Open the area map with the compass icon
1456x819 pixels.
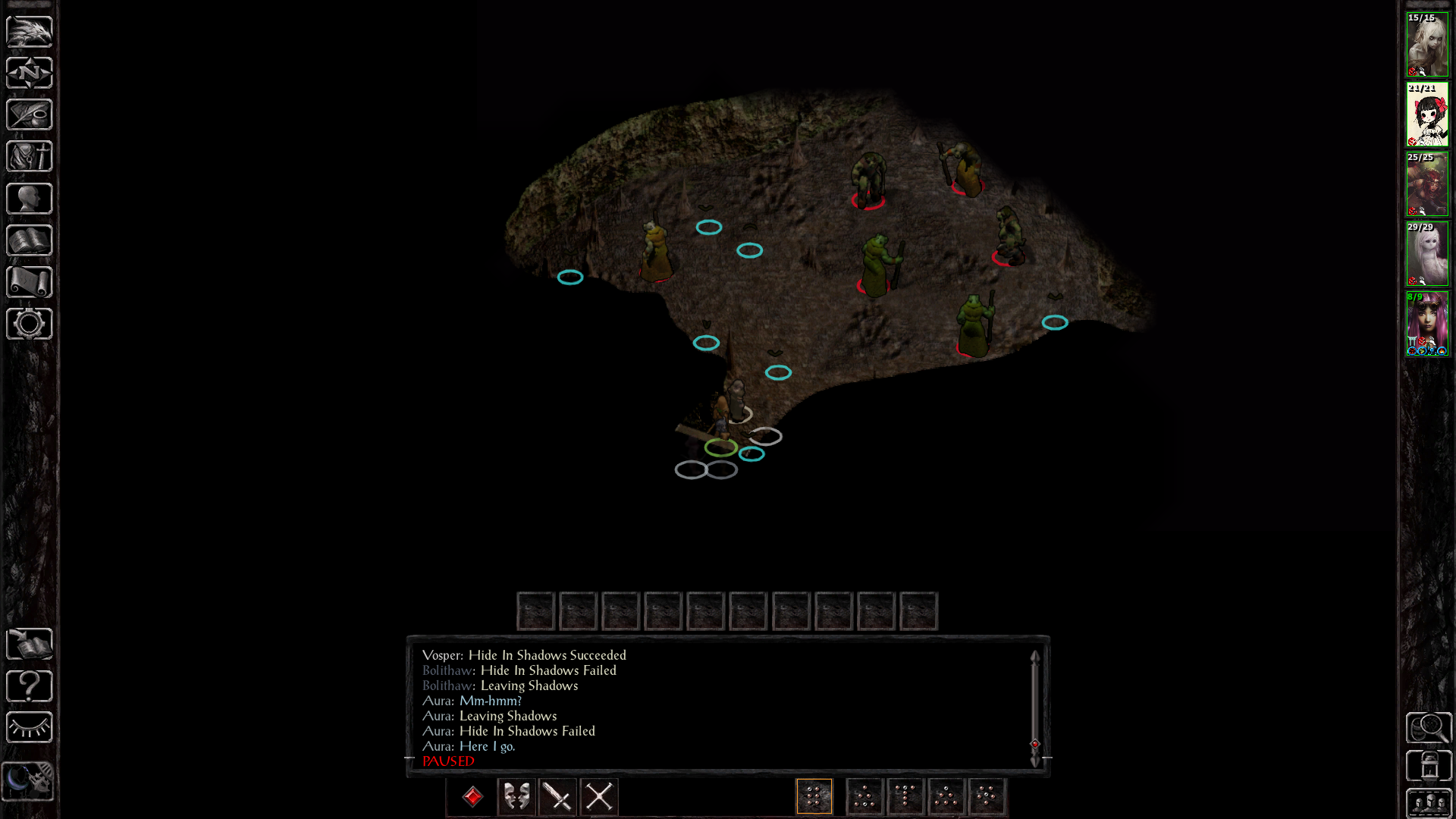pyautogui.click(x=30, y=73)
